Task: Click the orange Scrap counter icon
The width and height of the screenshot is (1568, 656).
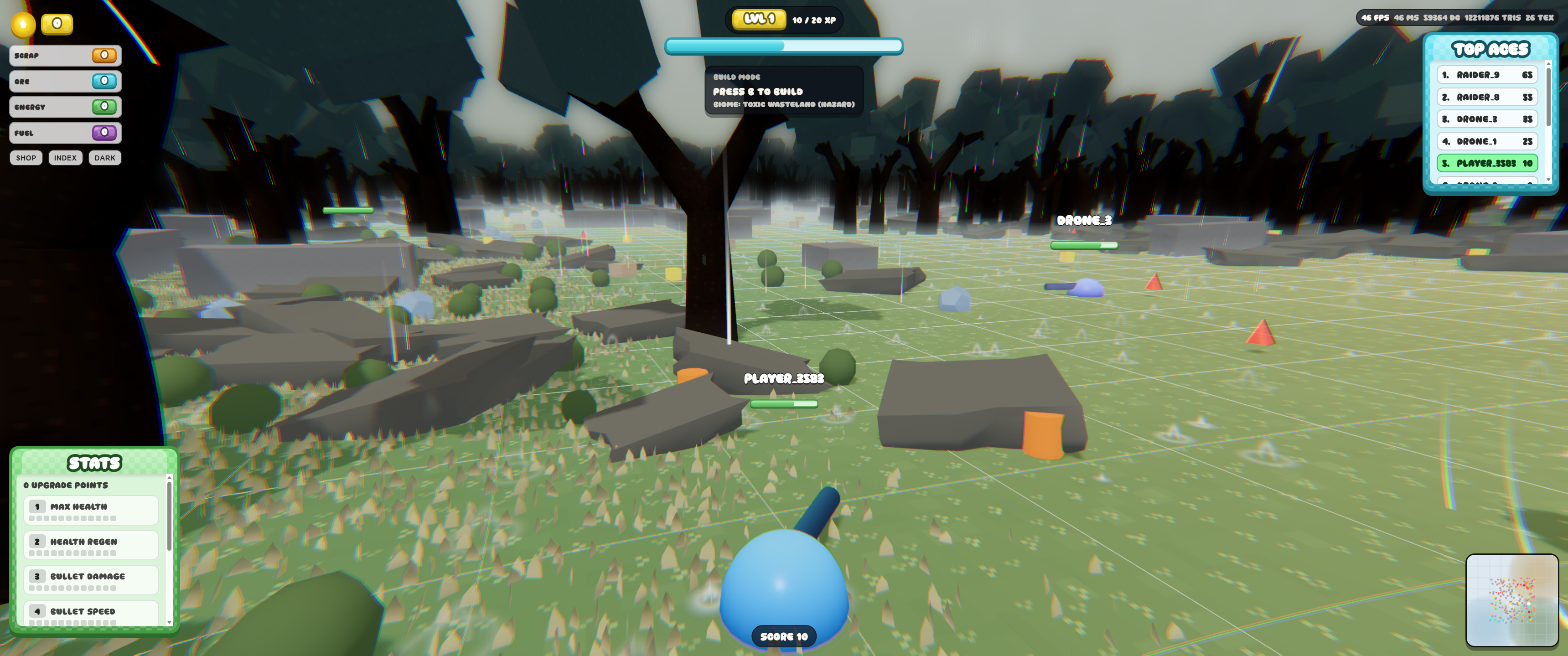Action: 105,55
